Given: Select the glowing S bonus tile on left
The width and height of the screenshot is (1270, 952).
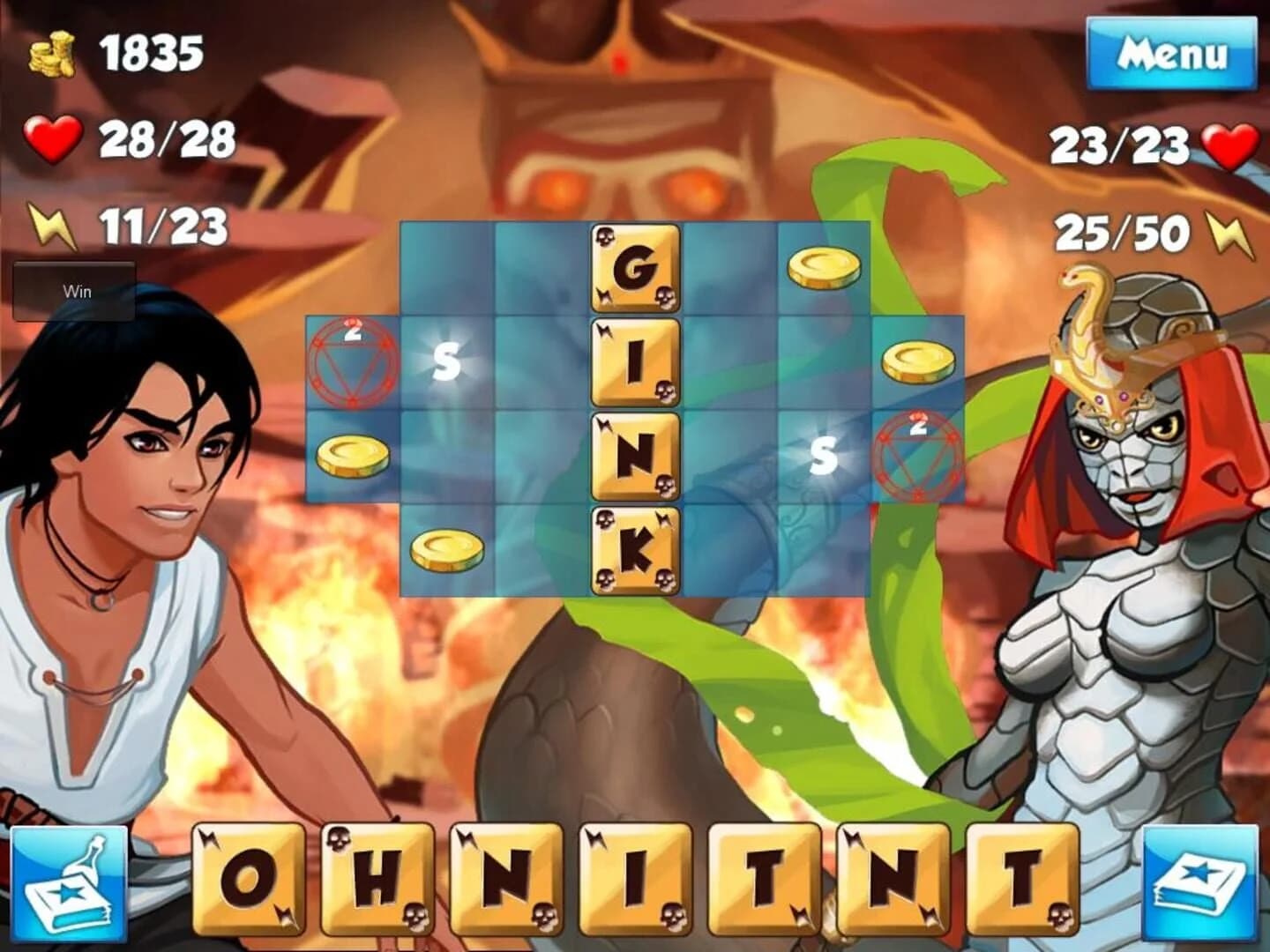Looking at the screenshot, I should point(448,360).
